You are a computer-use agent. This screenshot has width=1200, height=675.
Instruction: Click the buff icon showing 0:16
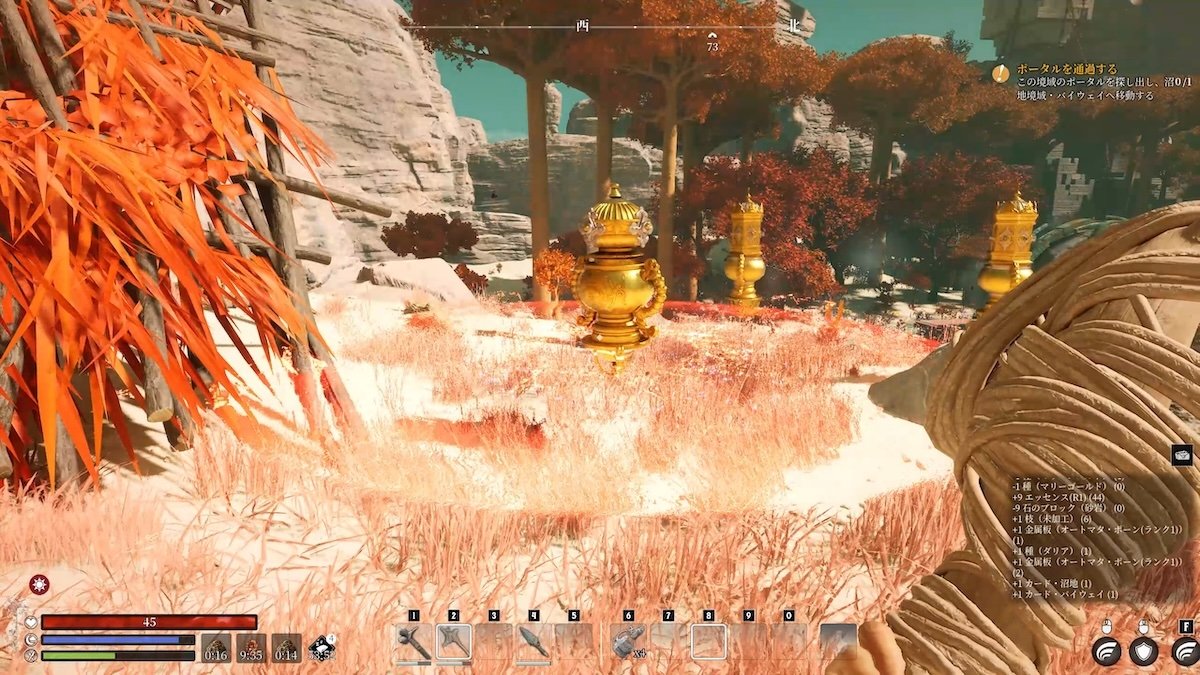click(216, 648)
